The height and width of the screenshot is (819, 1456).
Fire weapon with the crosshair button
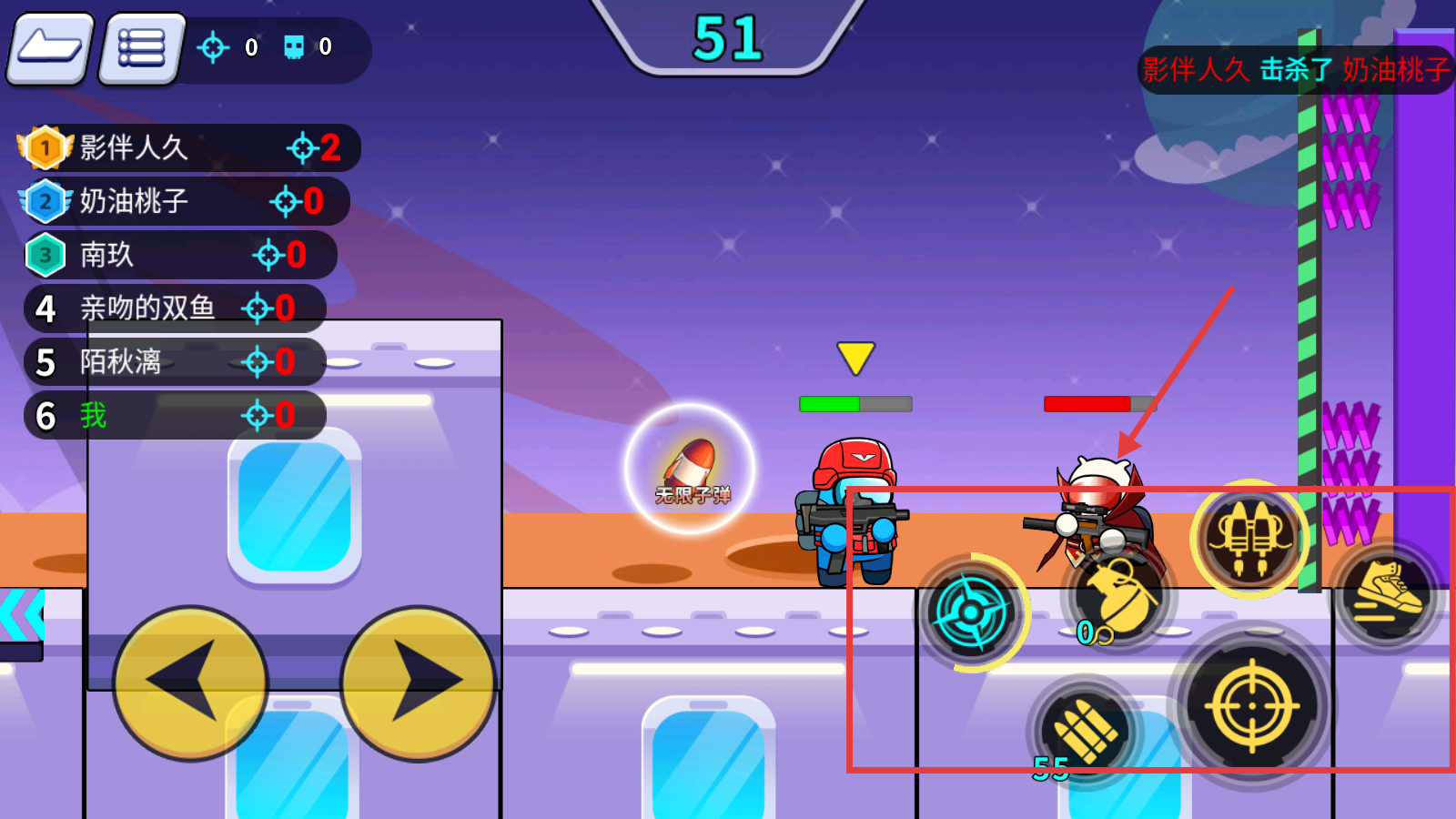pyautogui.click(x=1251, y=705)
